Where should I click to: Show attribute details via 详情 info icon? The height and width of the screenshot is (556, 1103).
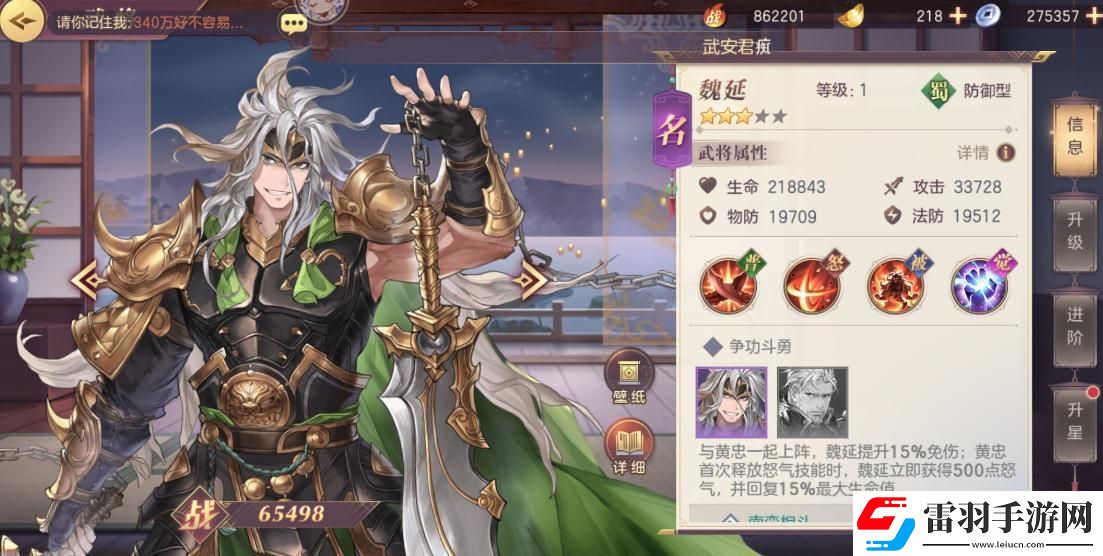coord(1005,153)
